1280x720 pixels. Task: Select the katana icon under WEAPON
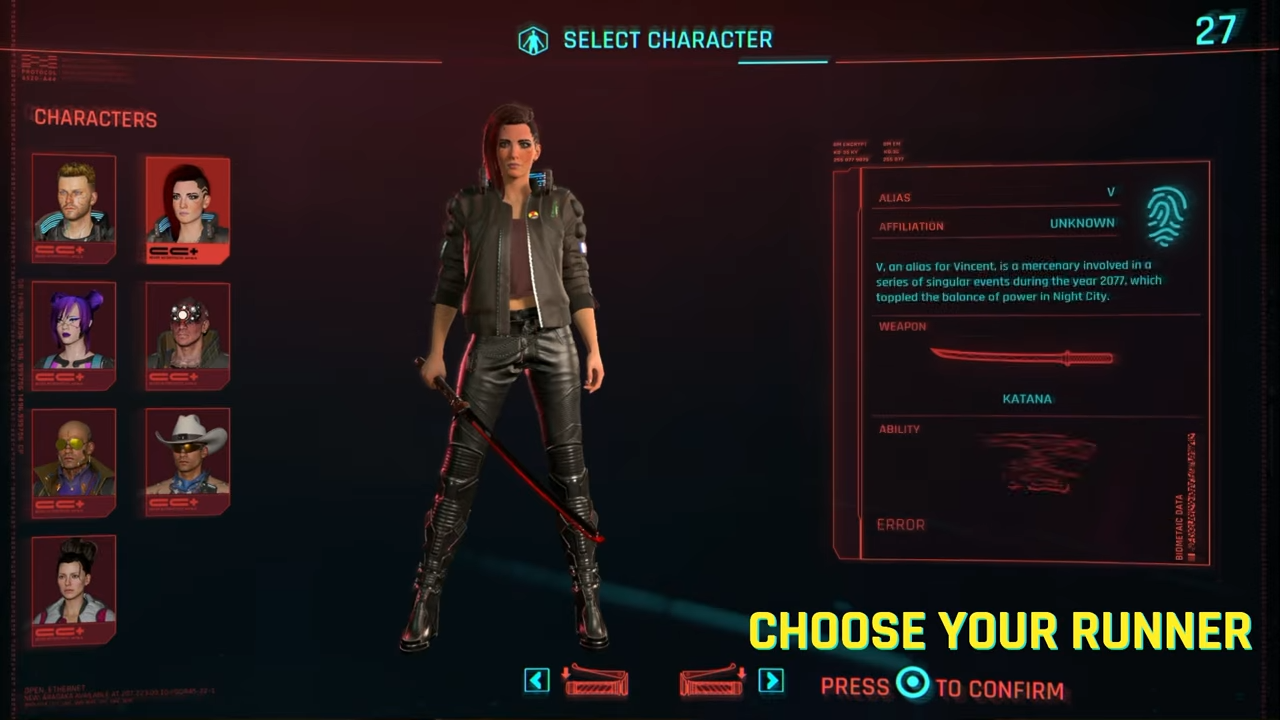click(1022, 358)
